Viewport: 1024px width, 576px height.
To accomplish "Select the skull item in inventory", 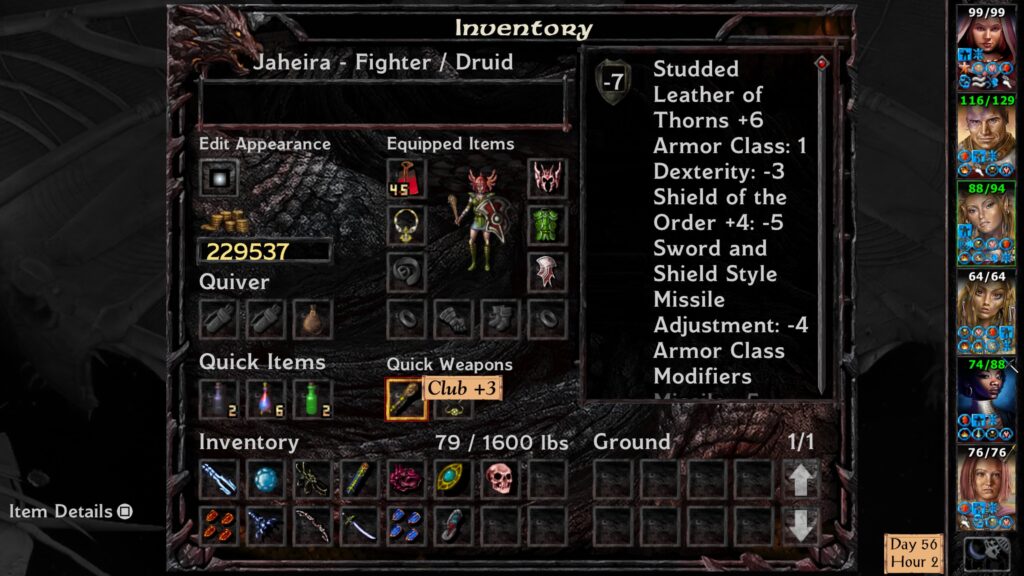I will coord(500,479).
